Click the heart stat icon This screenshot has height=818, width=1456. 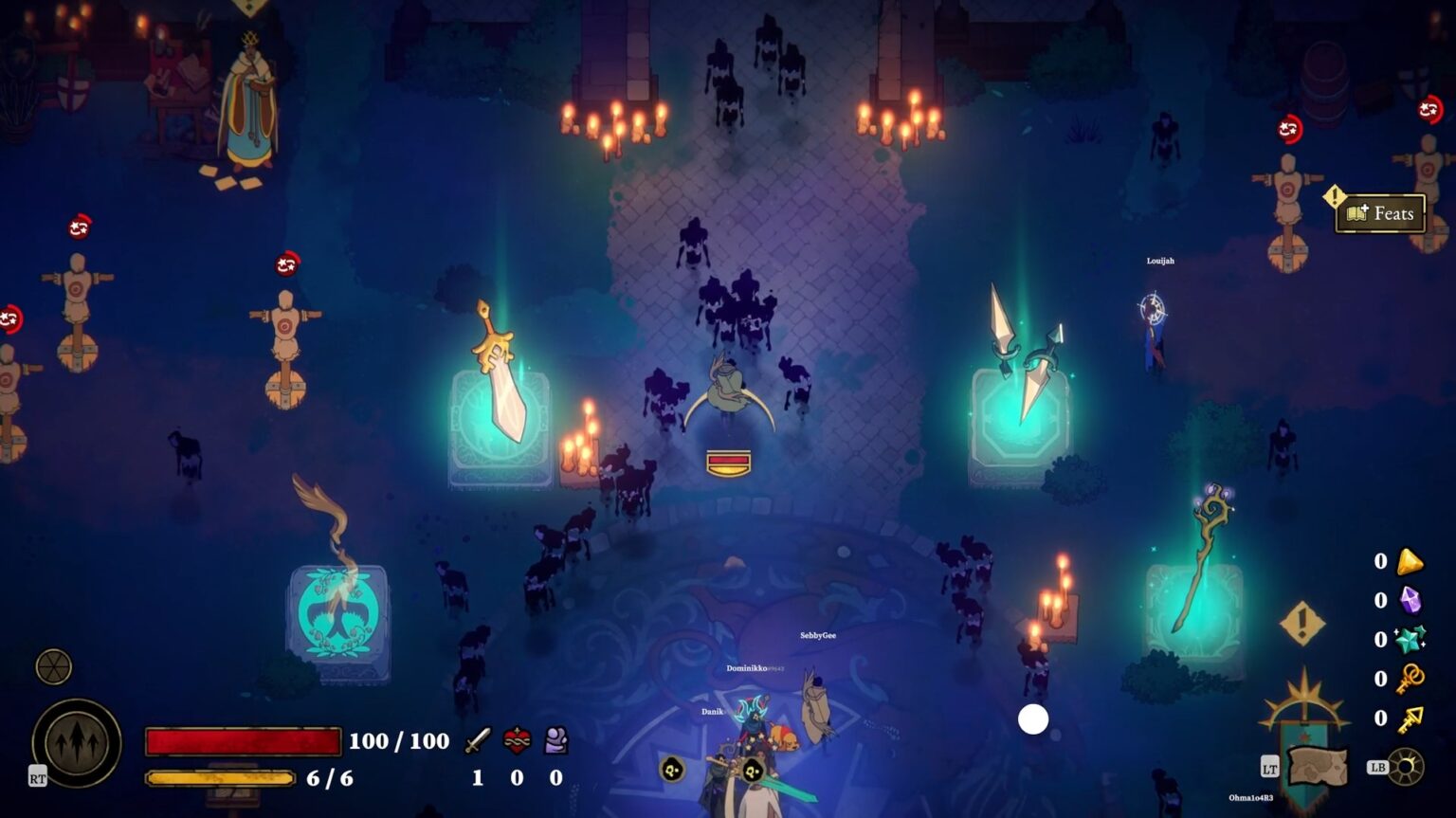pos(515,741)
